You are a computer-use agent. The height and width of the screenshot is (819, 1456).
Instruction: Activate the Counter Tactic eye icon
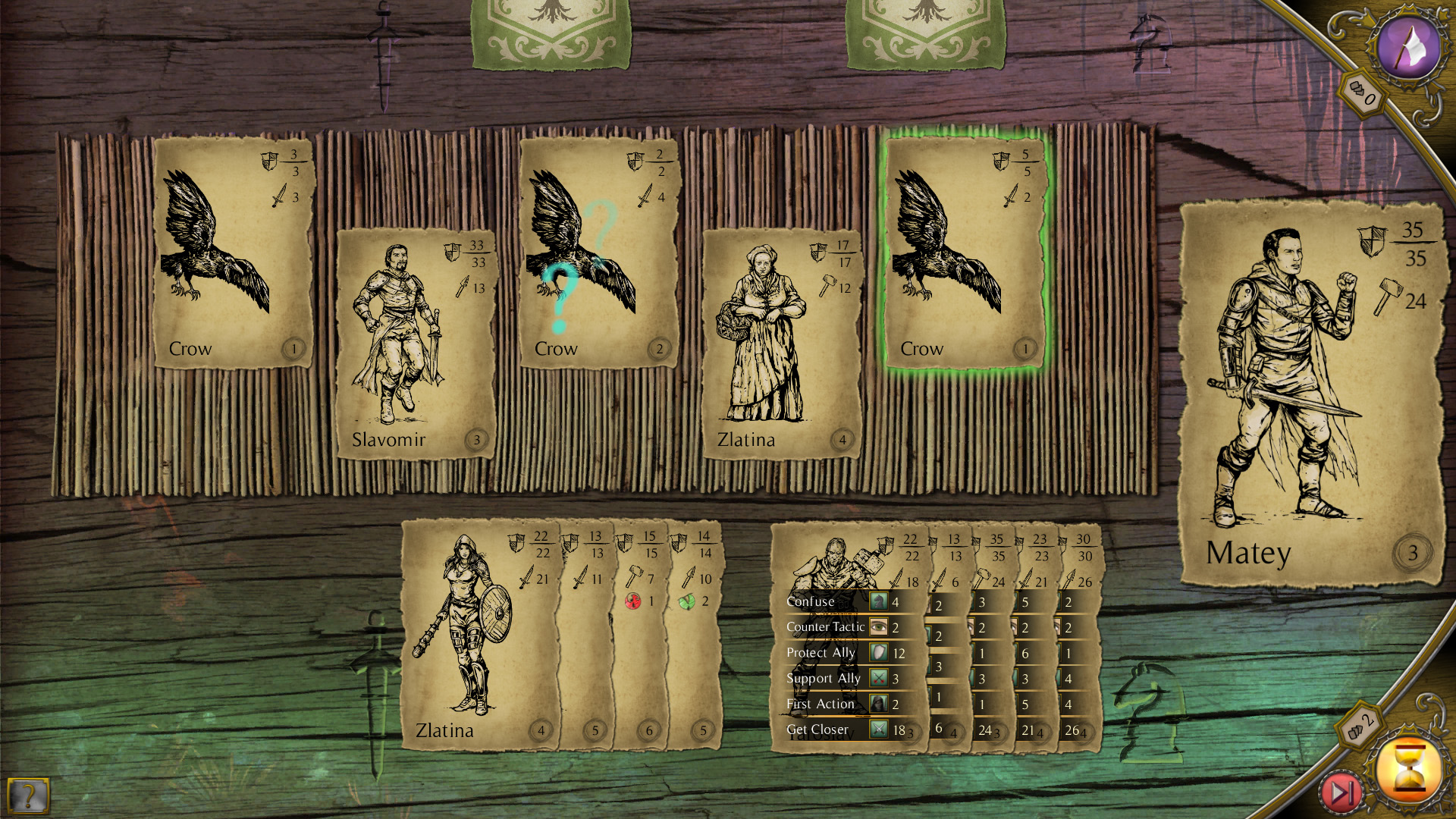tap(877, 627)
